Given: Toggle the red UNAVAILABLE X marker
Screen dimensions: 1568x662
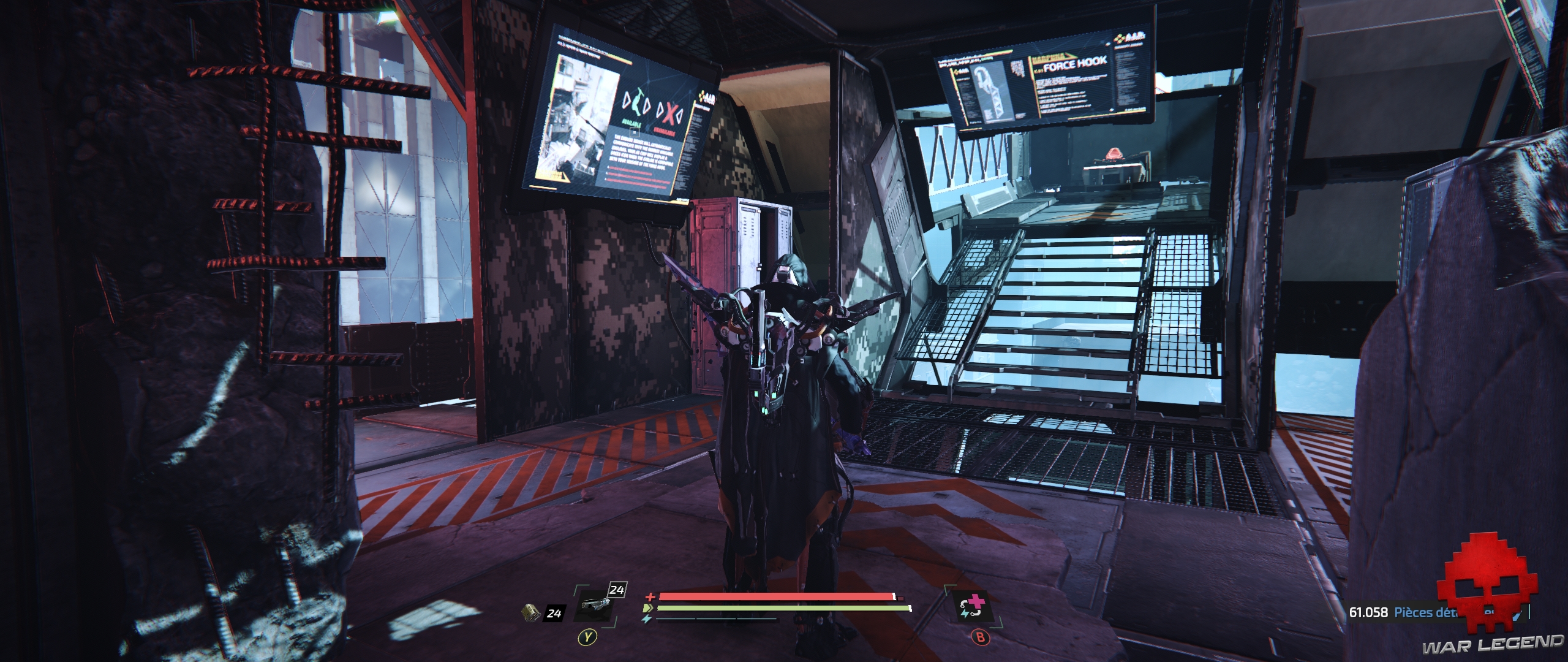Looking at the screenshot, I should [x=669, y=113].
